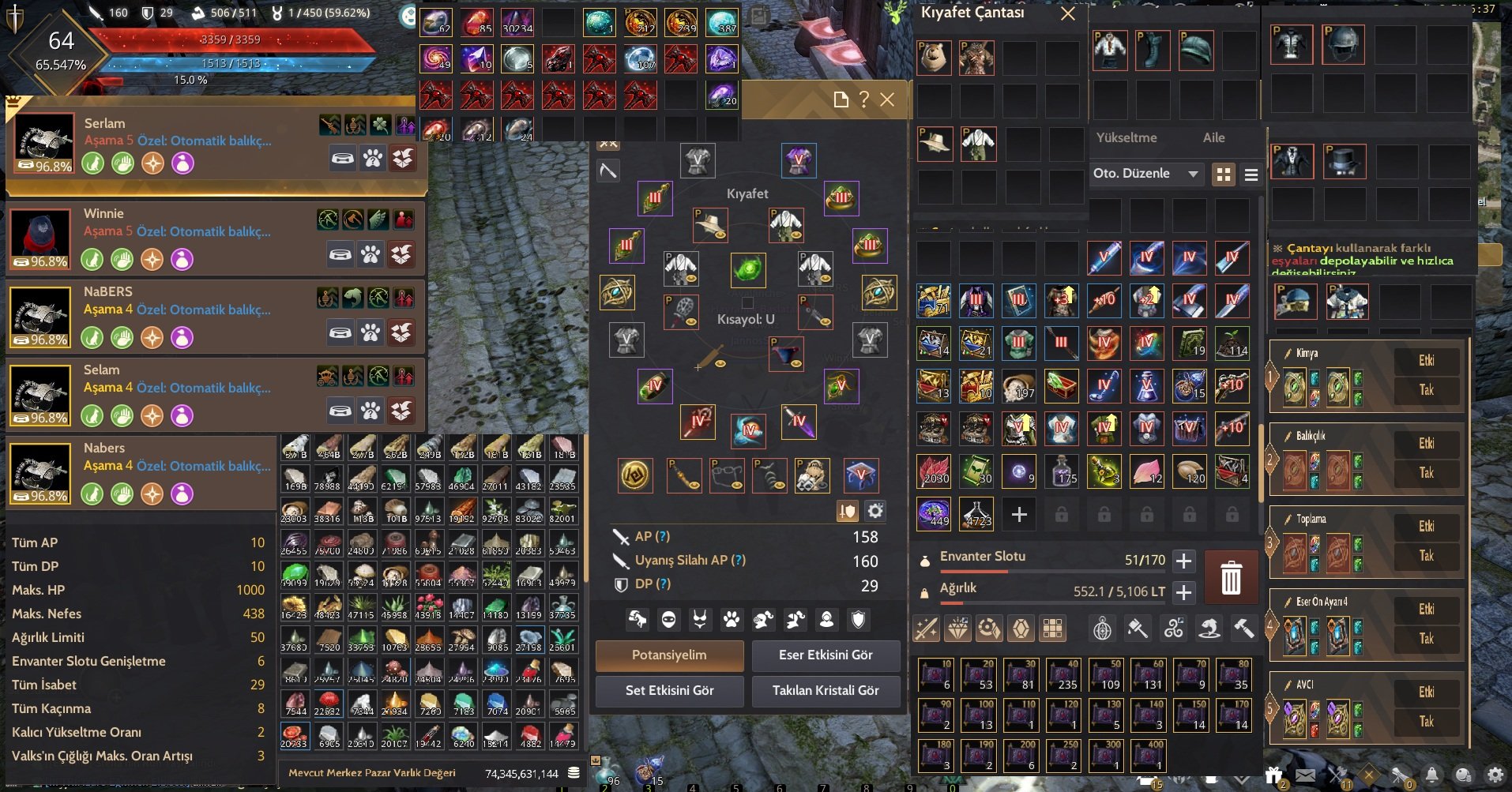Select the pet named NaBERS

click(108, 292)
